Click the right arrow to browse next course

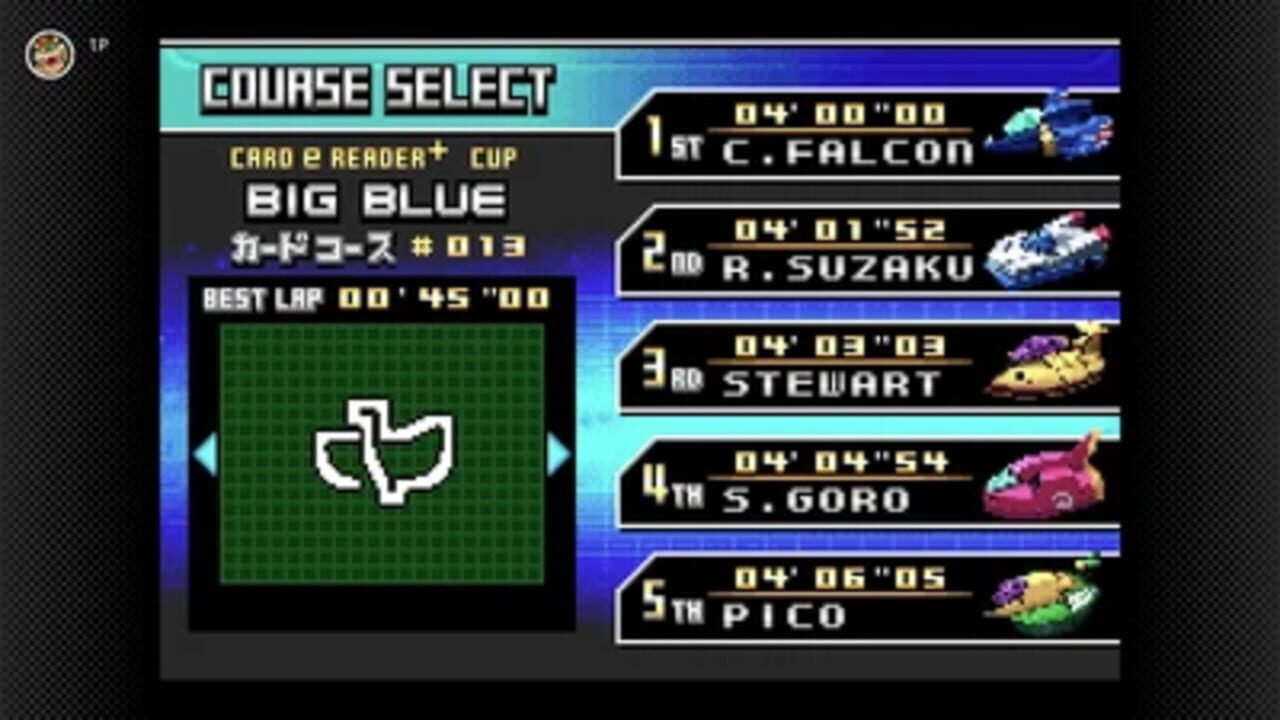click(x=557, y=455)
